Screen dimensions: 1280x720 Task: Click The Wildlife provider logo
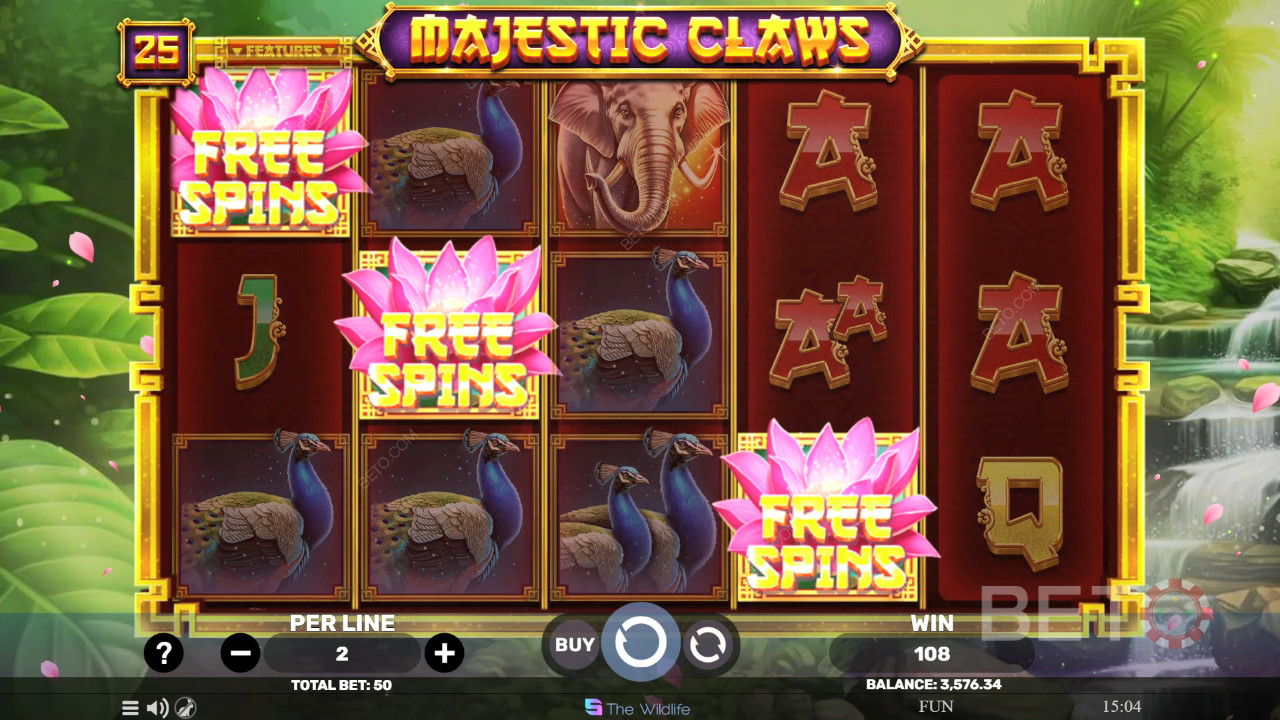637,708
